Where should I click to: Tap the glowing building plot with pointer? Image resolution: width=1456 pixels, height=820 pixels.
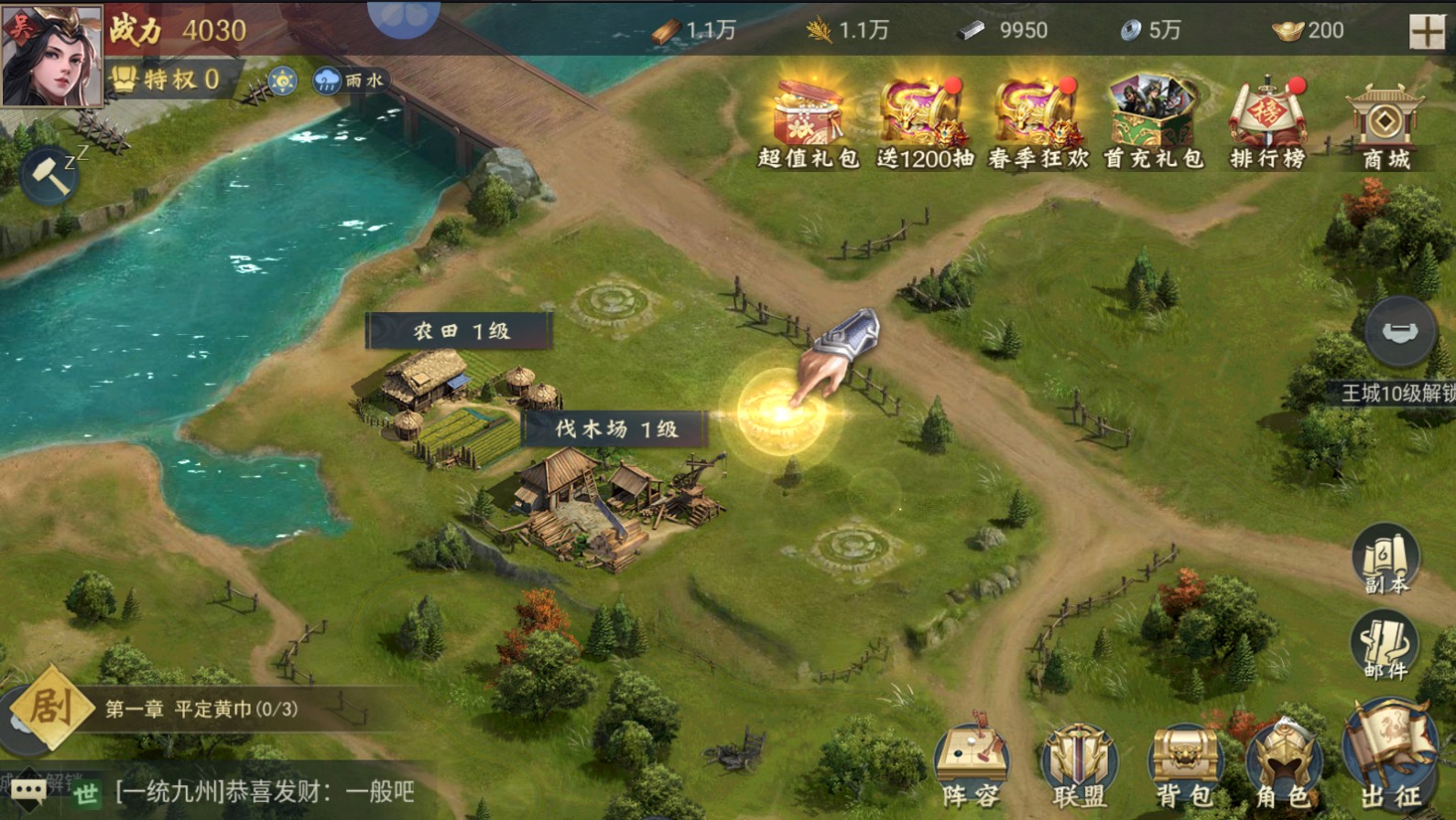783,412
